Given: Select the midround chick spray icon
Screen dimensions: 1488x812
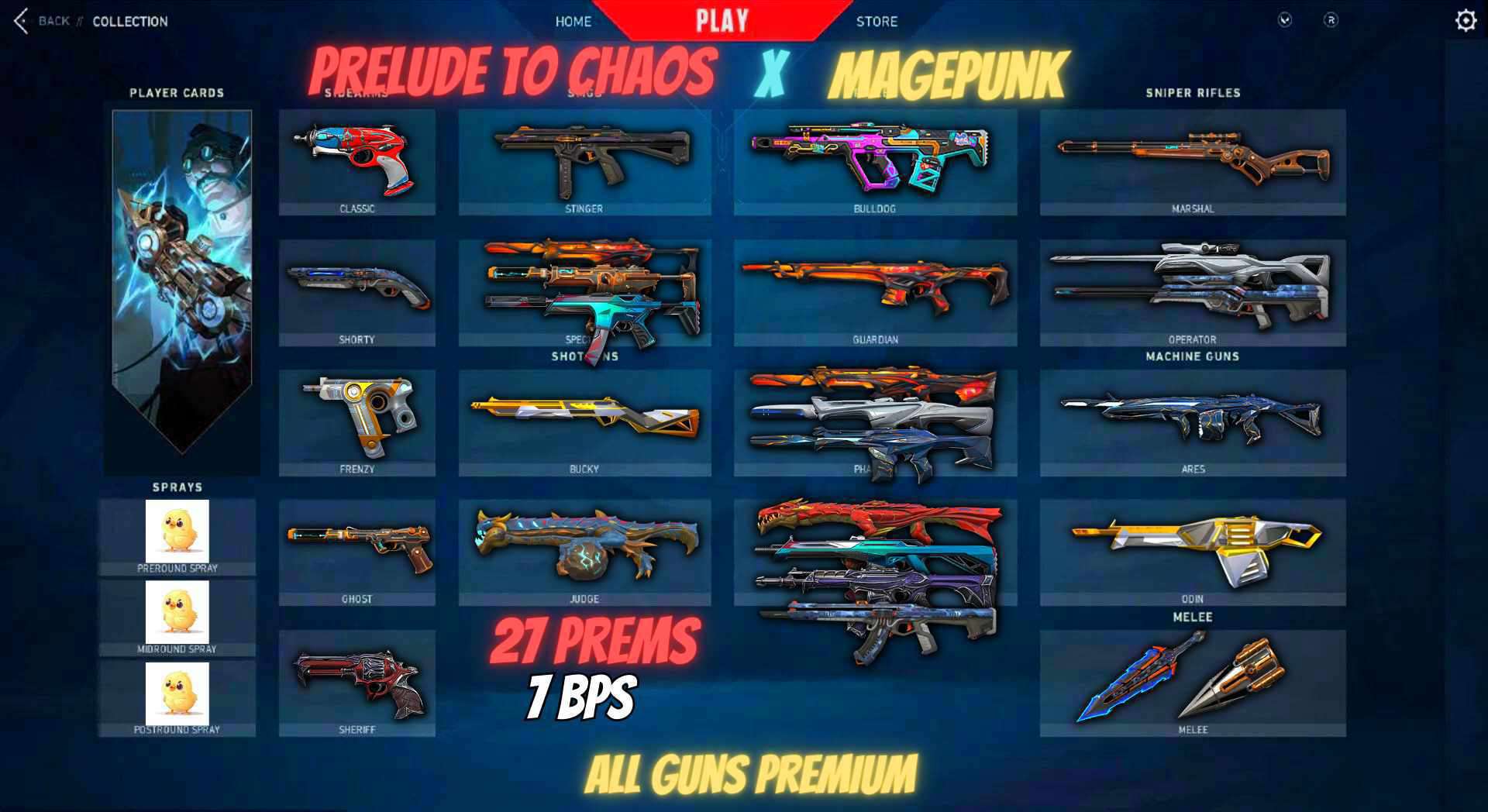Looking at the screenshot, I should [x=176, y=612].
